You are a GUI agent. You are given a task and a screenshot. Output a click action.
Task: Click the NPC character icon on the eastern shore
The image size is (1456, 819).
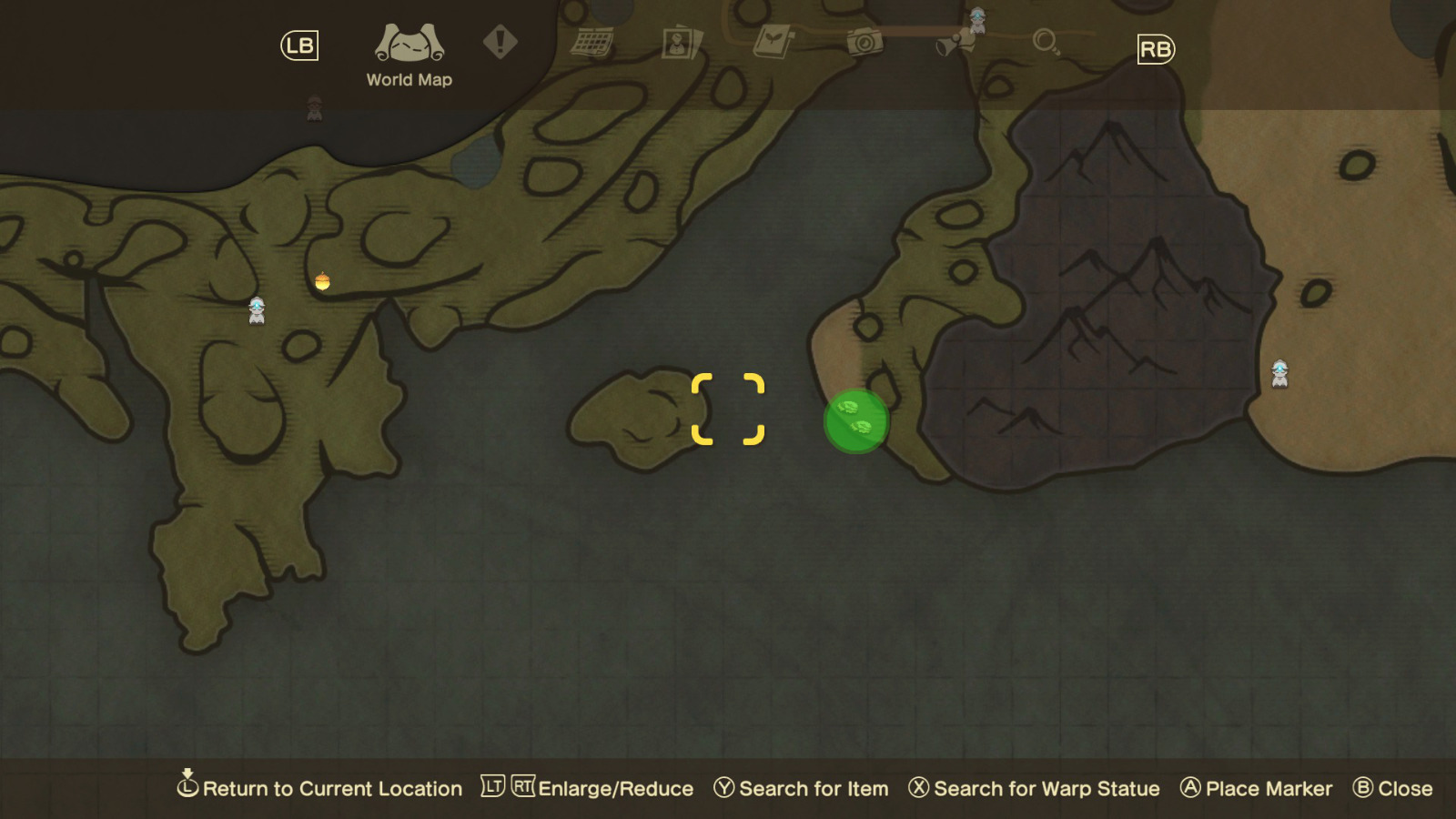(1279, 373)
